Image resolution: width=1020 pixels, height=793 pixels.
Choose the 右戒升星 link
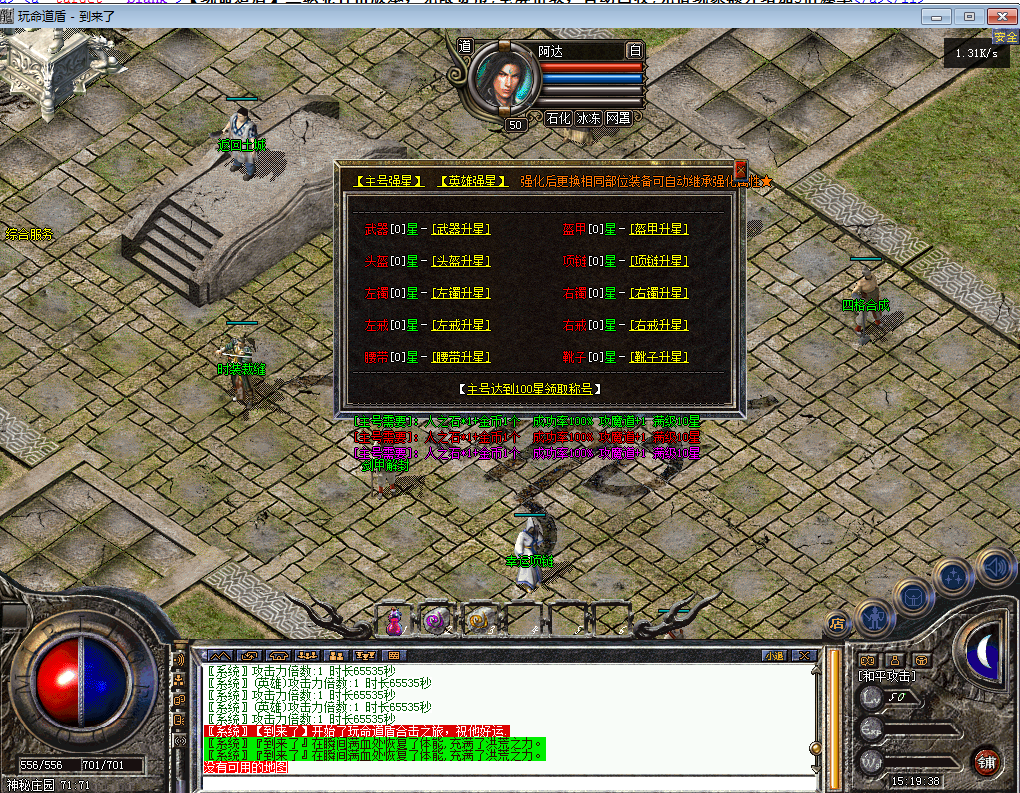pyautogui.click(x=659, y=326)
